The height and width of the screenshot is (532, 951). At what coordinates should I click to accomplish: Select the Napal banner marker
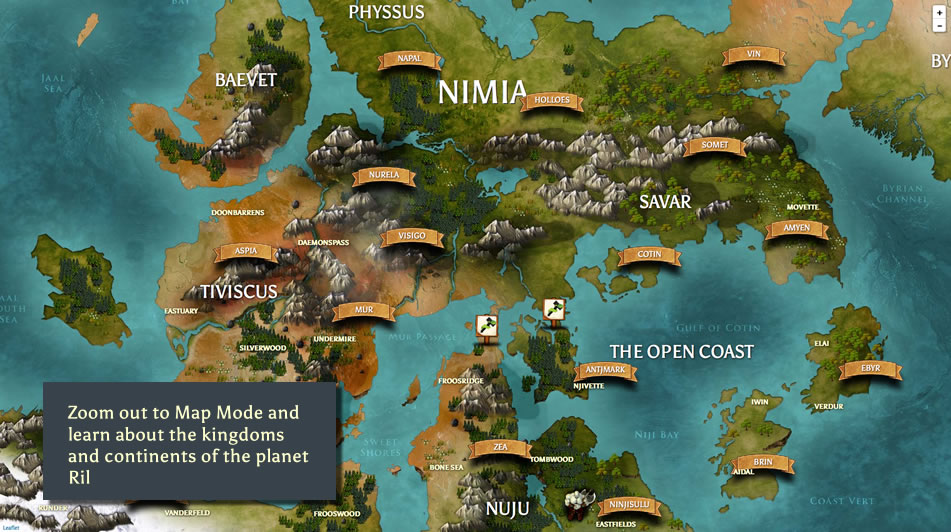[408, 59]
